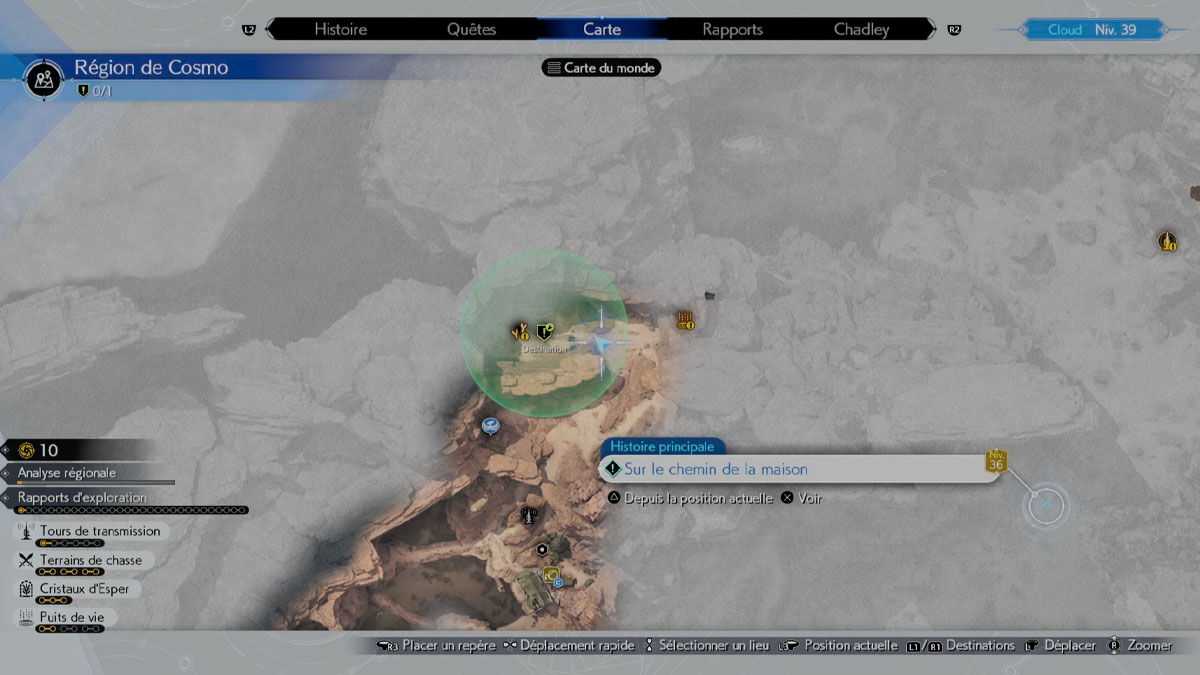Screen dimensions: 1200x675
Task: Click the blue arrow waypoint circle marker
Action: click(1046, 504)
